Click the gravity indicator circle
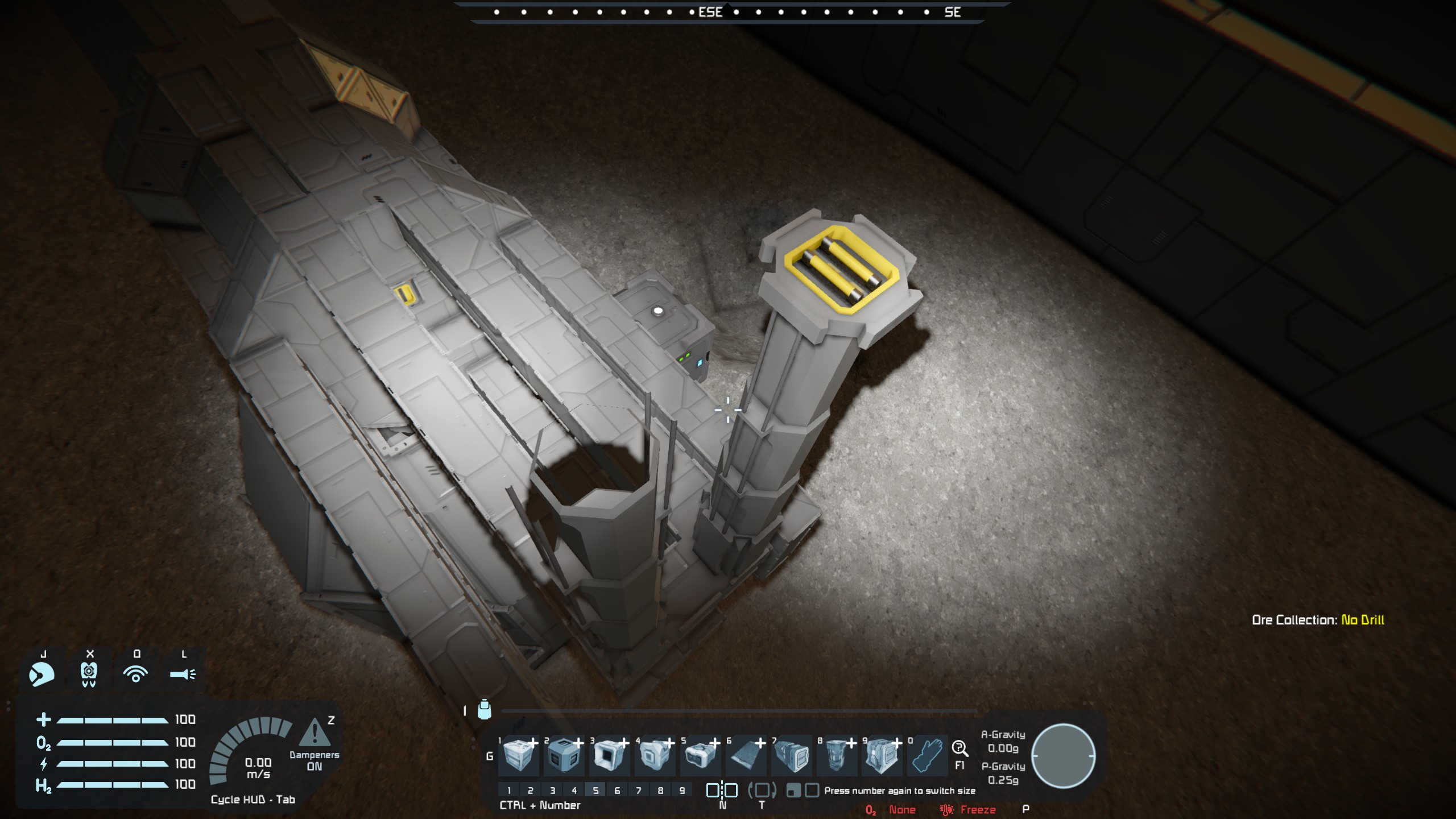This screenshot has width=1456, height=819. tap(1063, 756)
